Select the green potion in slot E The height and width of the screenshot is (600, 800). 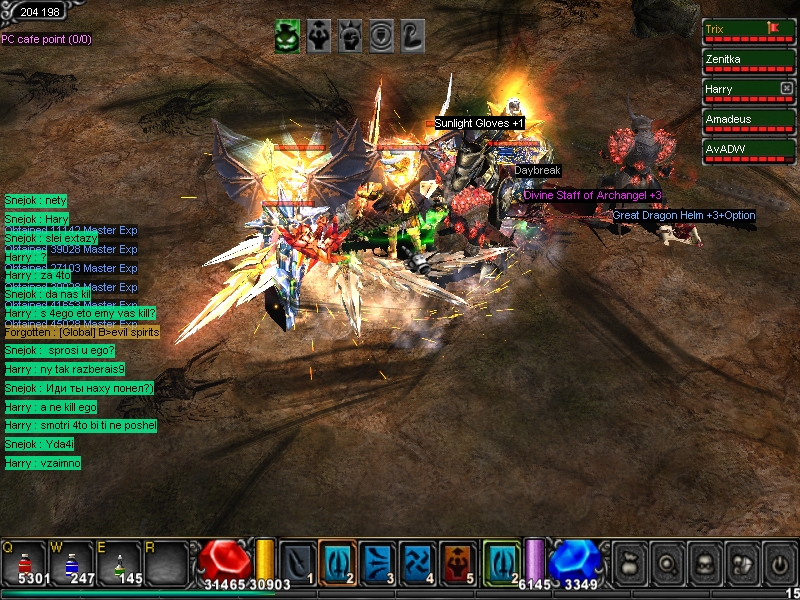(120, 563)
